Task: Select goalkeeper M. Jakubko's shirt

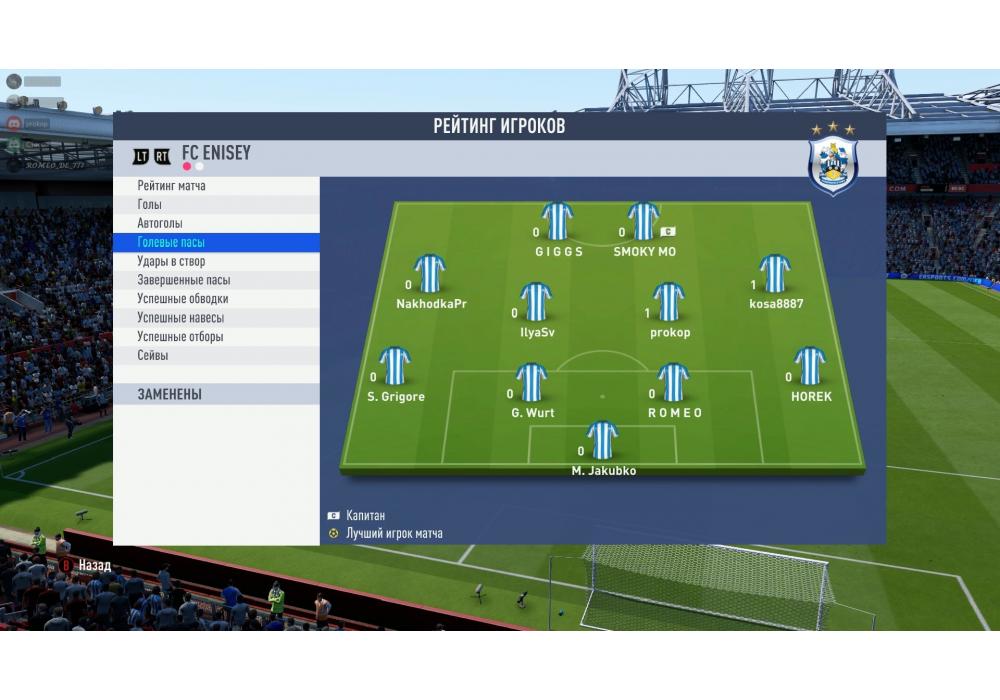Action: click(602, 442)
